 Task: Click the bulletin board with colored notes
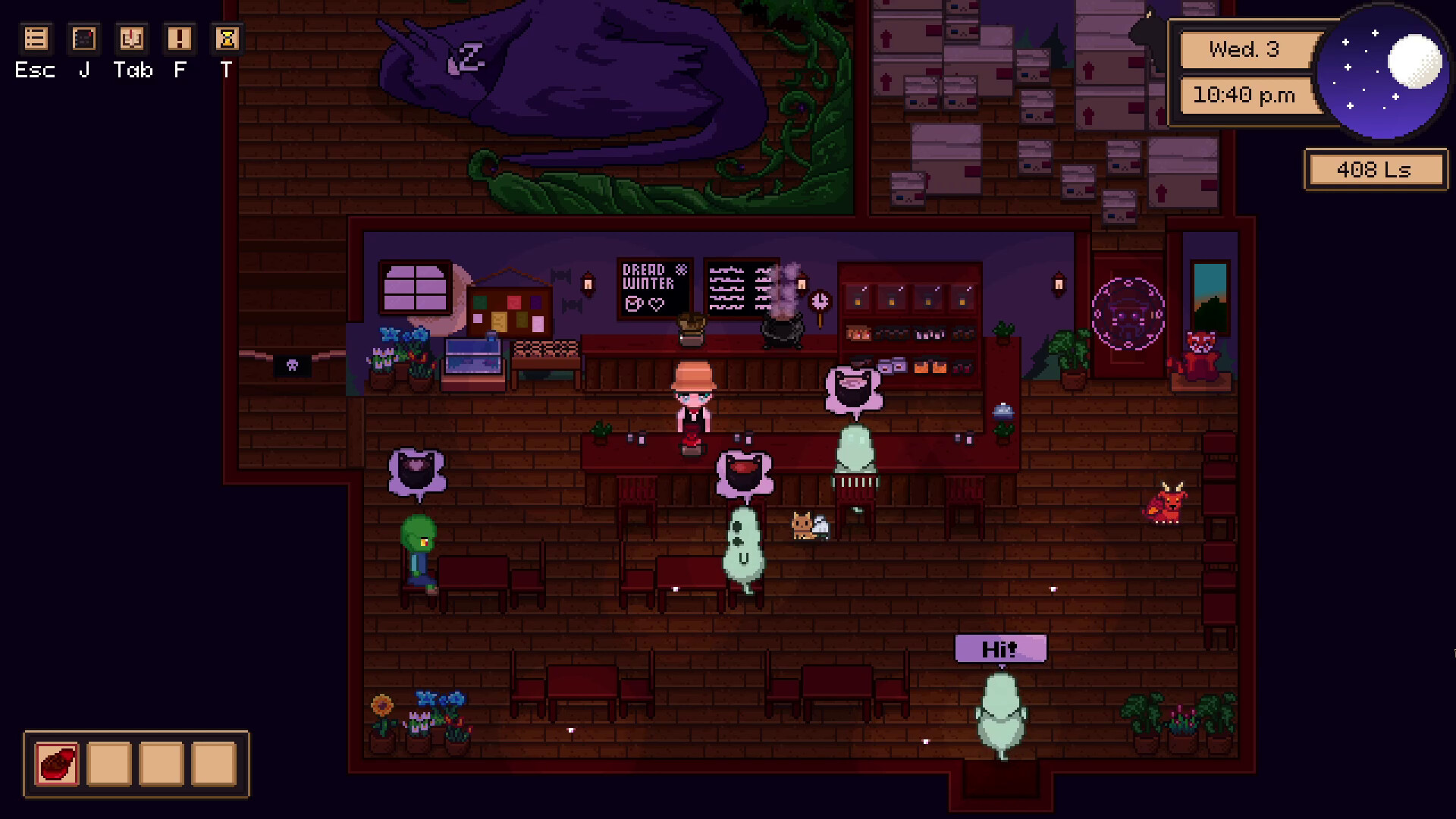[x=511, y=311]
